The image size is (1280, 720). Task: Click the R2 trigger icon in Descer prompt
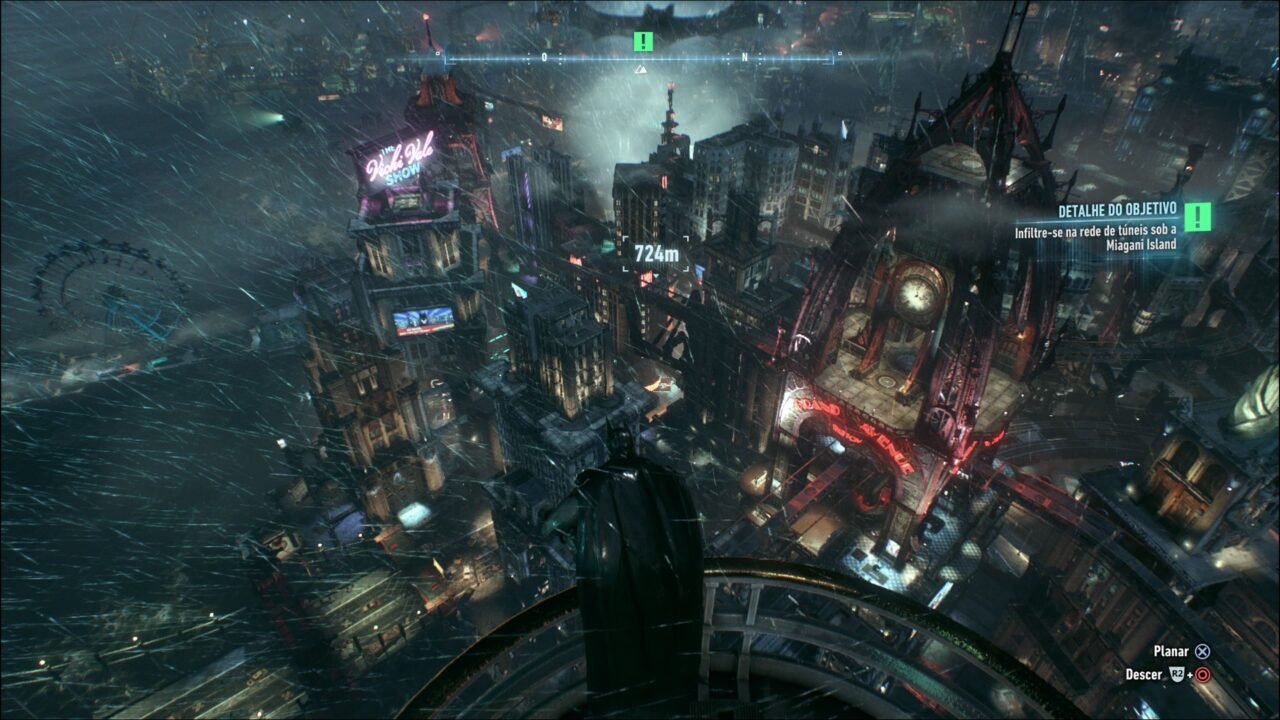[x=1177, y=674]
